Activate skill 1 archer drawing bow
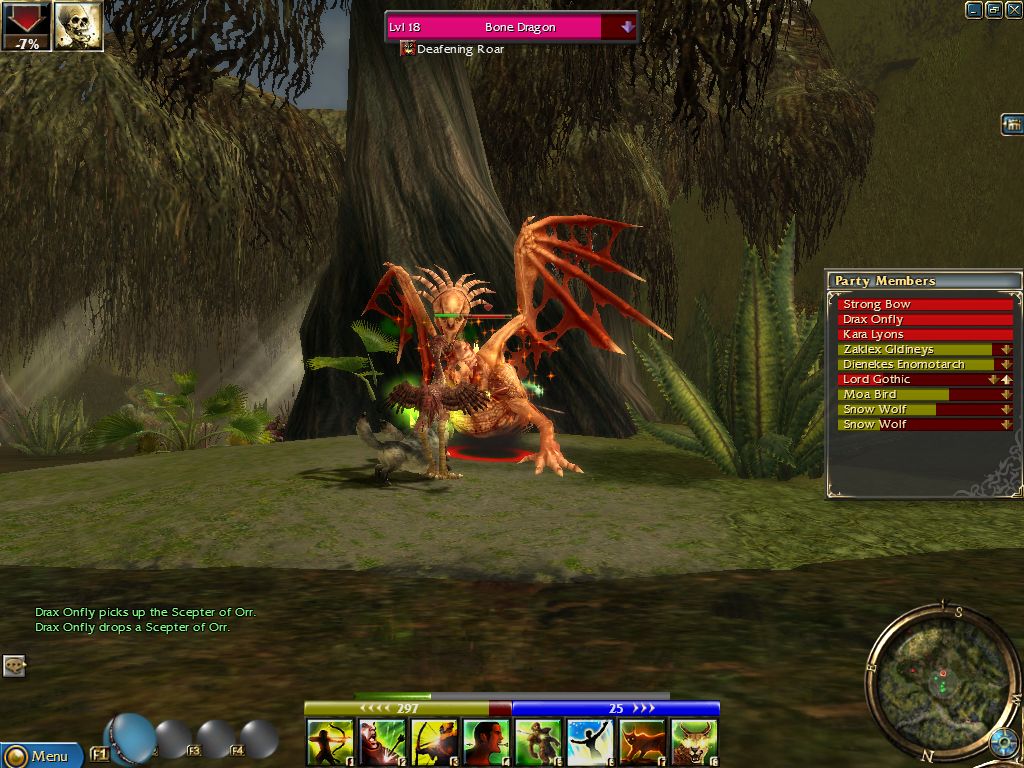The width and height of the screenshot is (1024, 768). pos(330,742)
